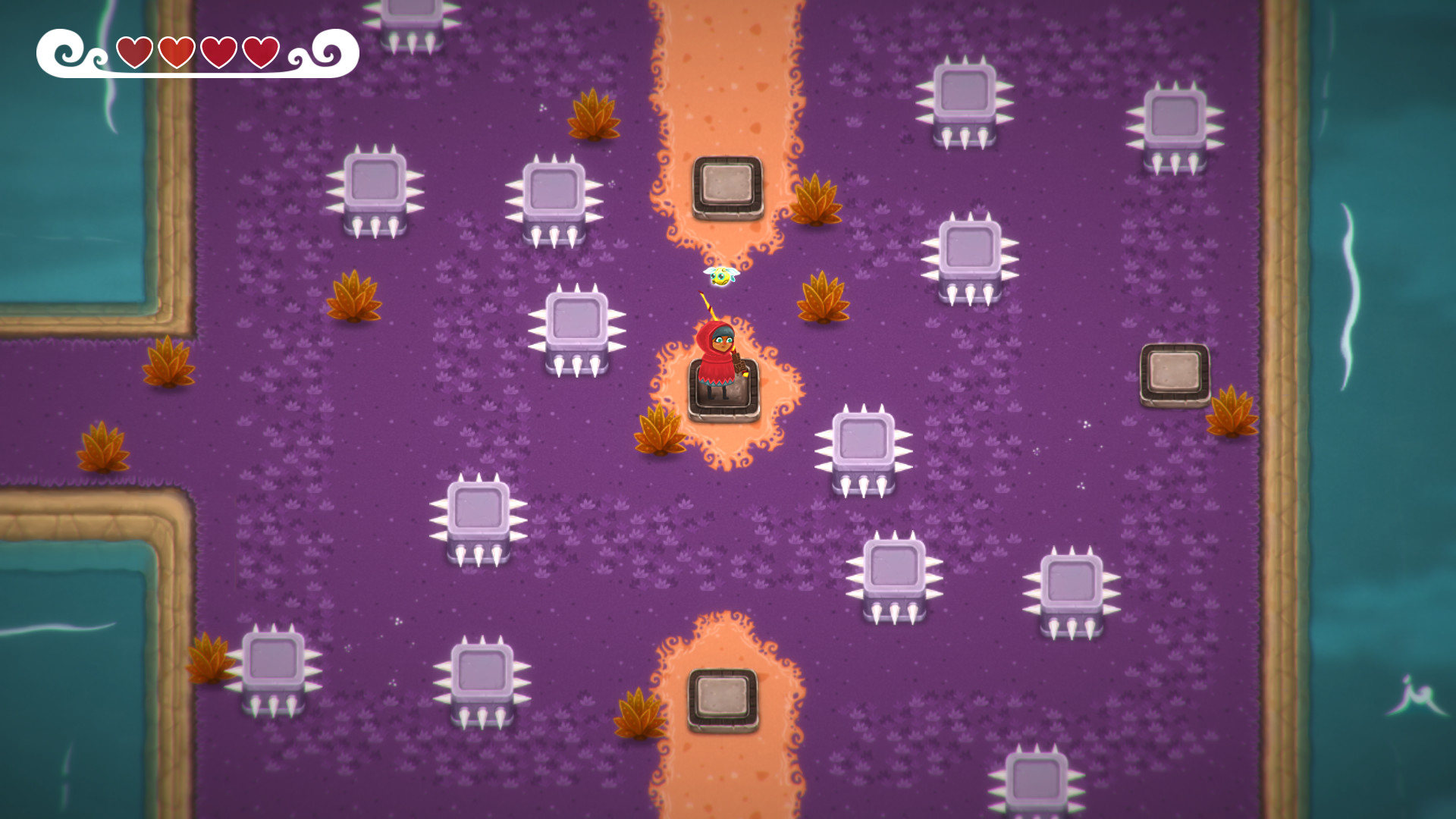The height and width of the screenshot is (819, 1456).
Task: Select the fourth heart icon
Action: tap(262, 52)
